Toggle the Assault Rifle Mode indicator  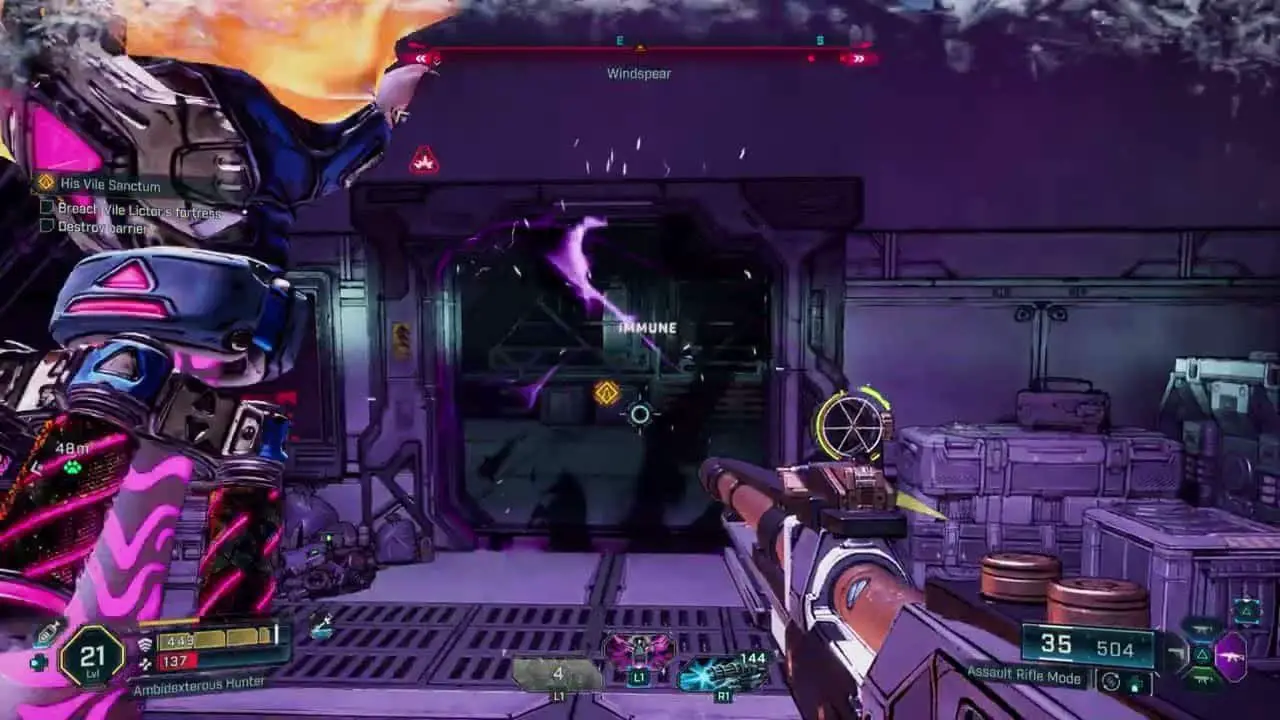(x=1025, y=678)
